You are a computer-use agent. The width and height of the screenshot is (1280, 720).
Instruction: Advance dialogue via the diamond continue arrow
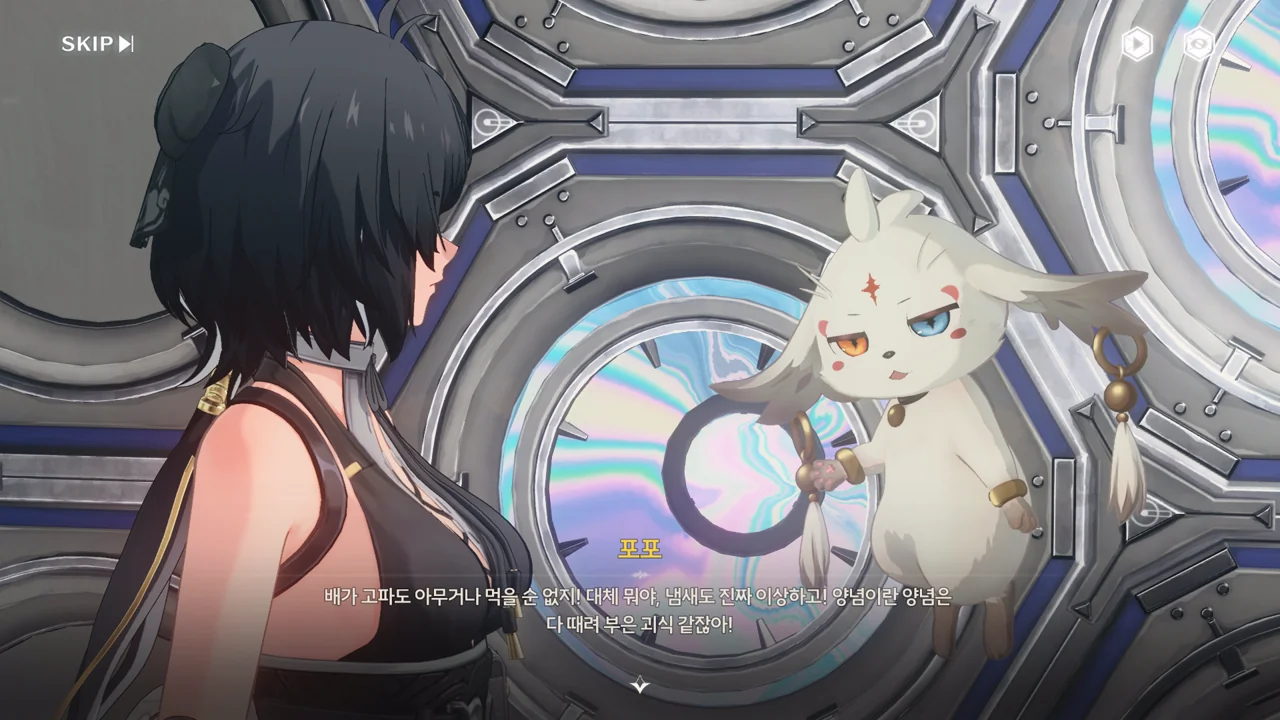pos(640,685)
